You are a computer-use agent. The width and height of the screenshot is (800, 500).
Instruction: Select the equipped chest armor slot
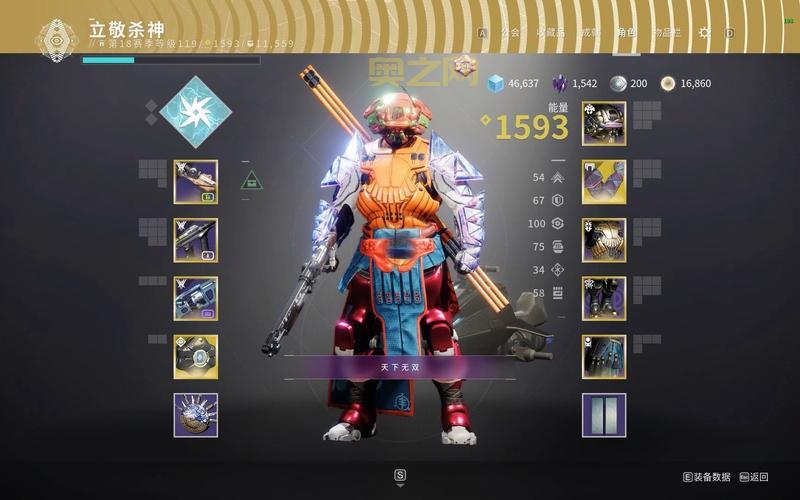click(604, 240)
